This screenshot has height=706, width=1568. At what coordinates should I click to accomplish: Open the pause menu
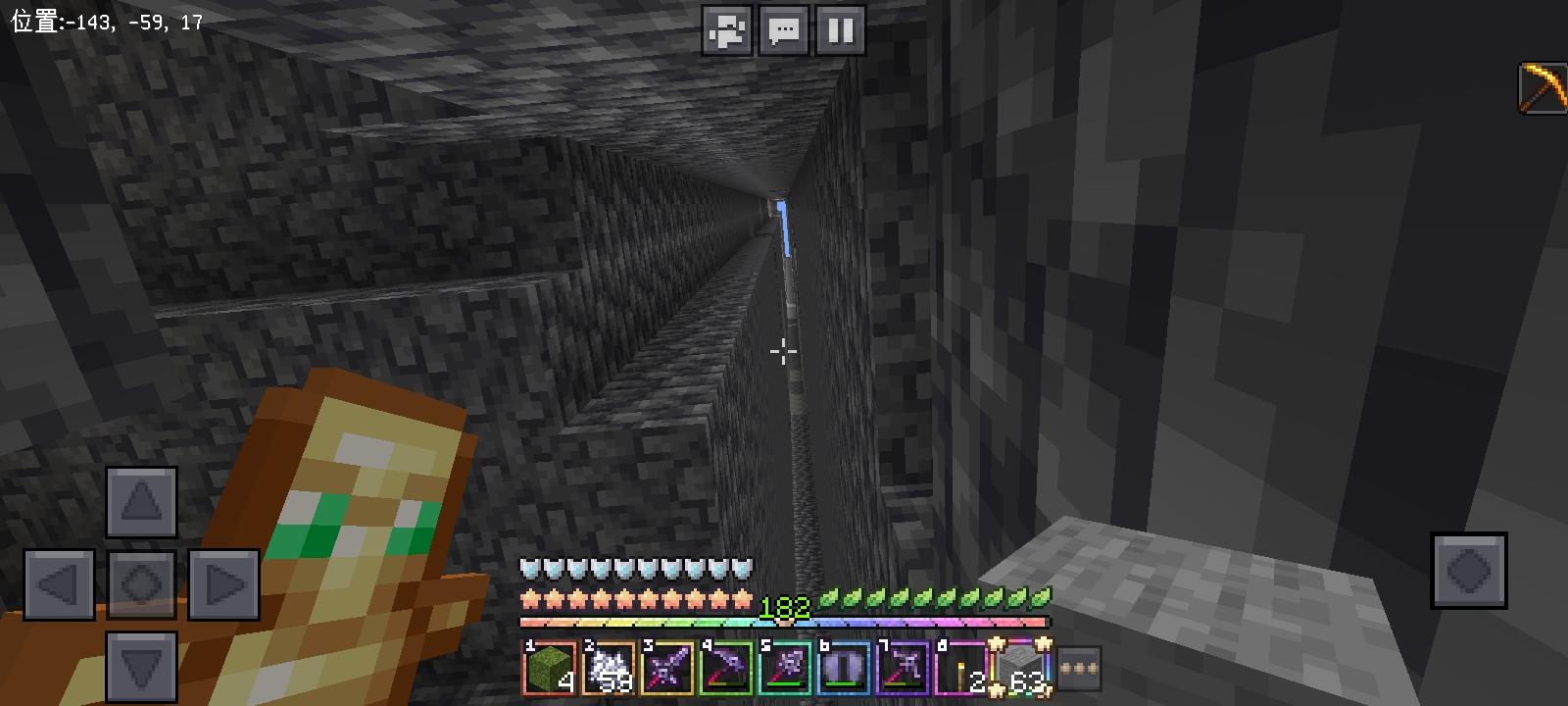pyautogui.click(x=839, y=30)
